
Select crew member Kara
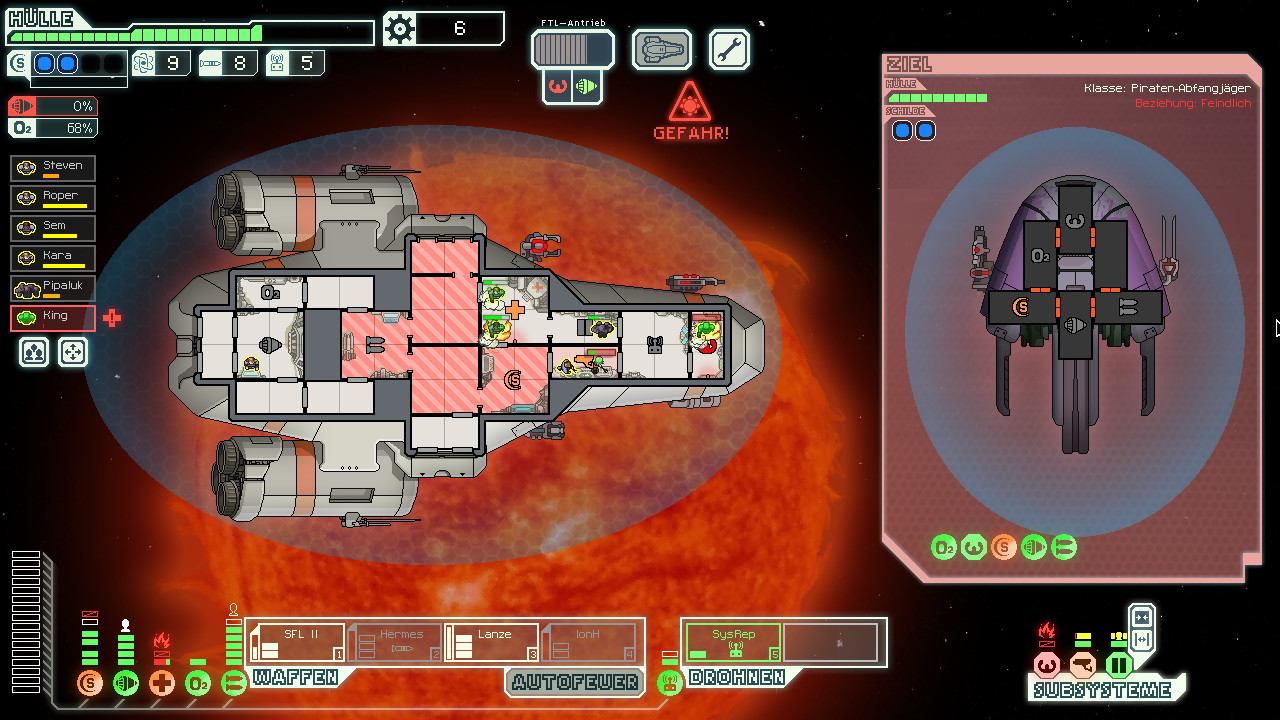tap(53, 258)
